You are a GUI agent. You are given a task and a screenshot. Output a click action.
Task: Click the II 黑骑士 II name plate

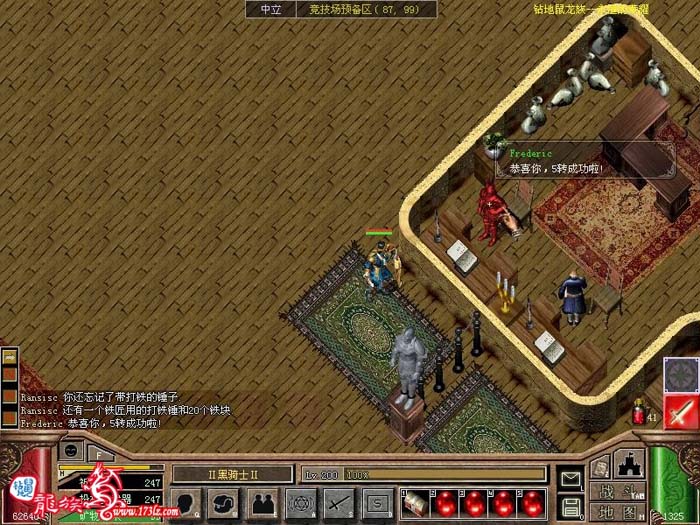coord(233,474)
